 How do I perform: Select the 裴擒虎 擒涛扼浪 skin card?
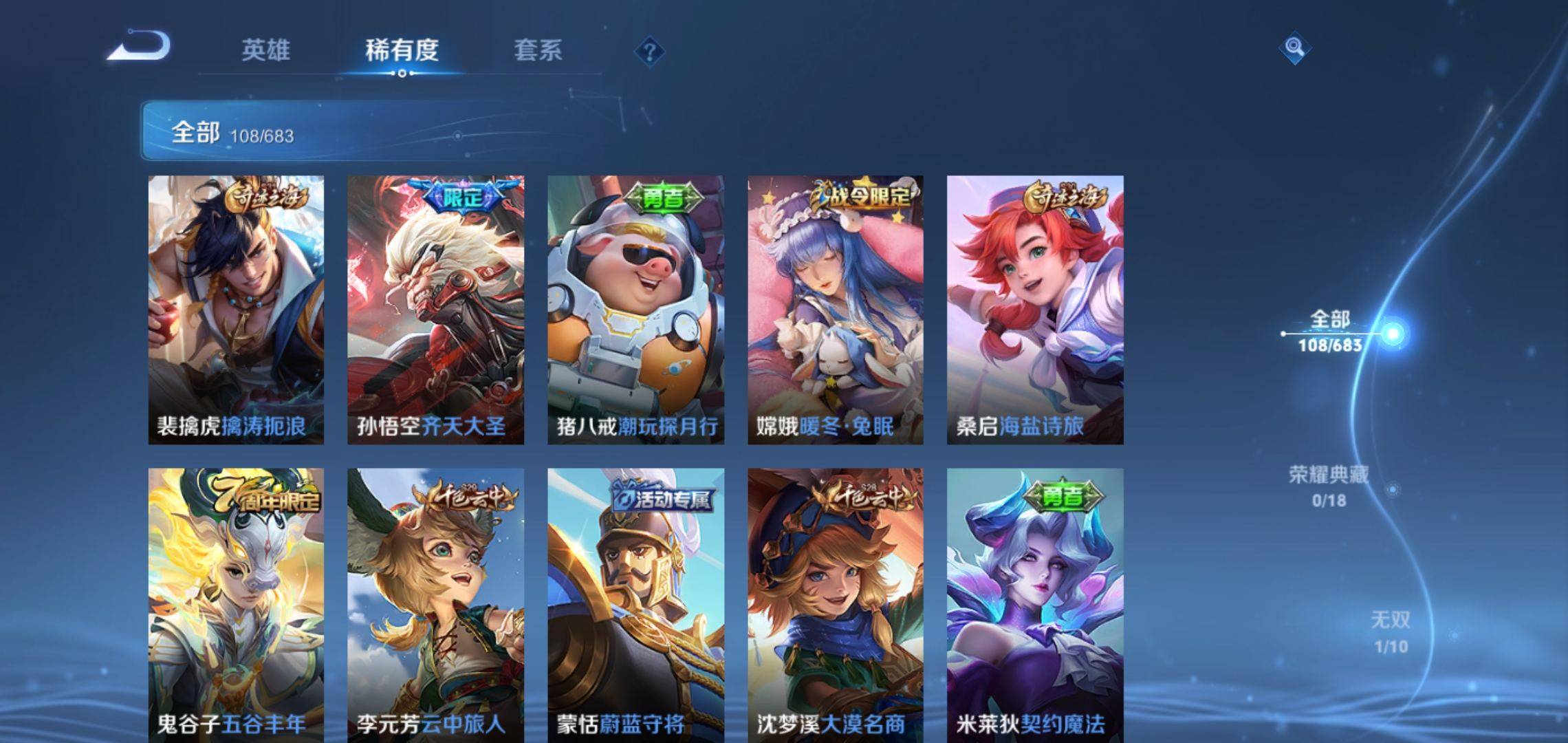coord(236,310)
